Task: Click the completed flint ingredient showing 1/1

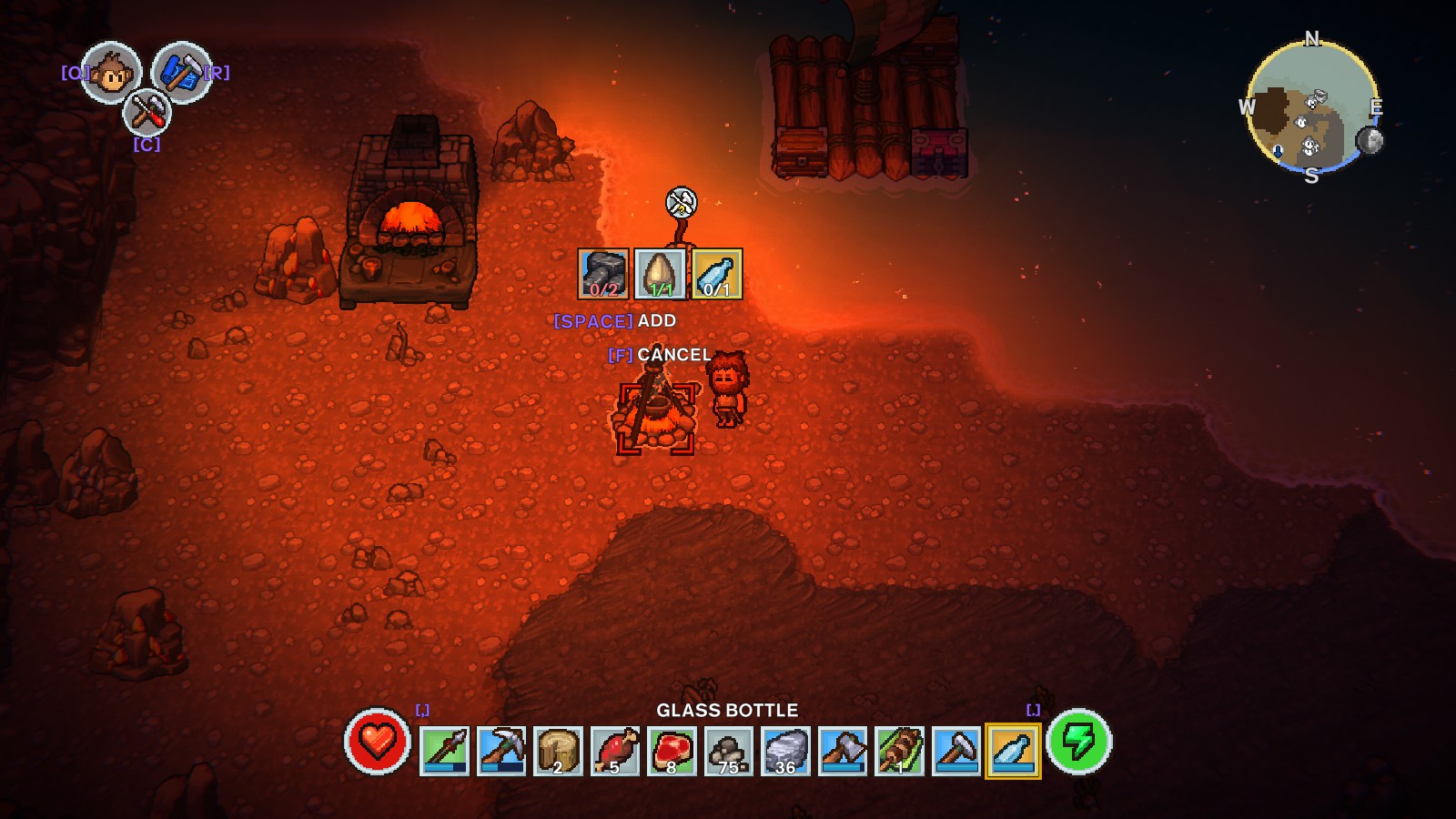Action: point(660,272)
